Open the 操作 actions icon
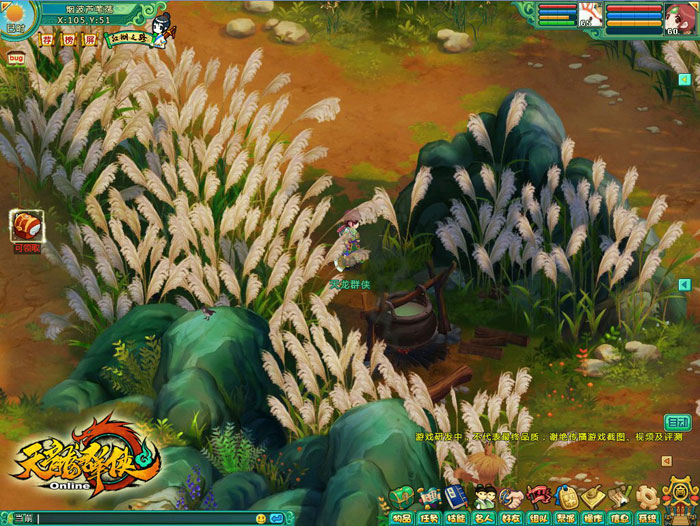This screenshot has height=526, width=700. coord(593,499)
